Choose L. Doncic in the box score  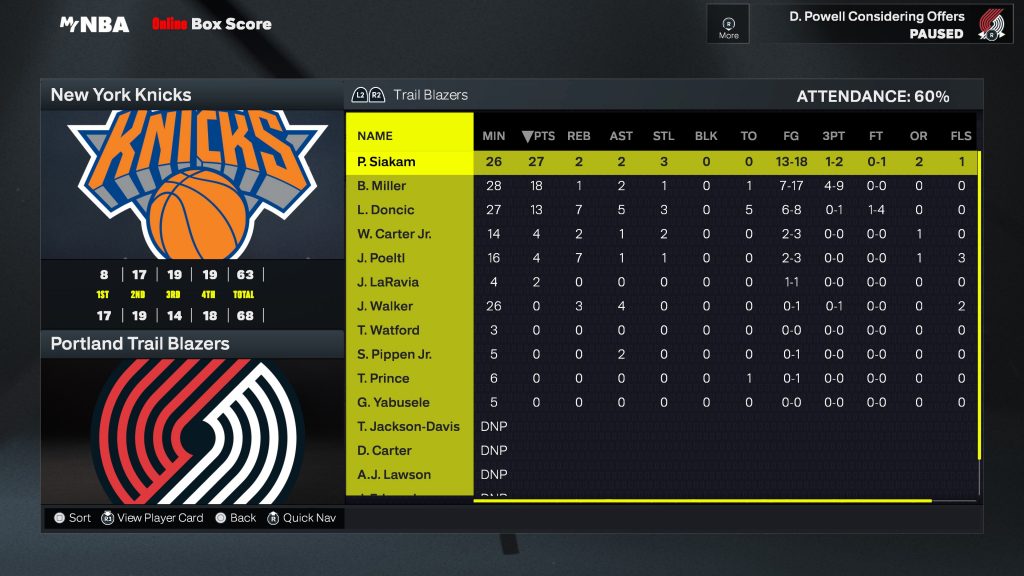385,210
